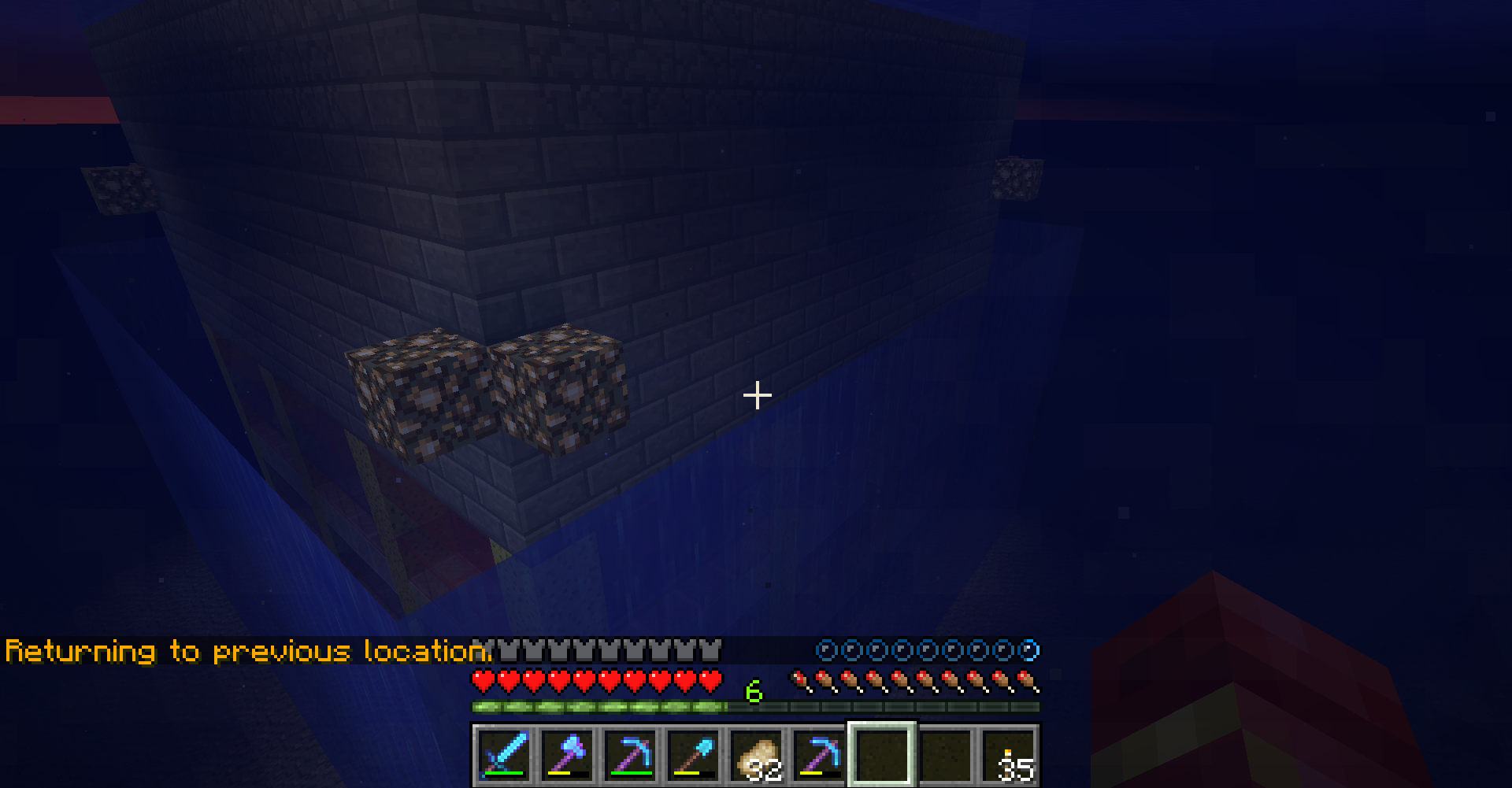Select the food stack of 32

(756, 754)
